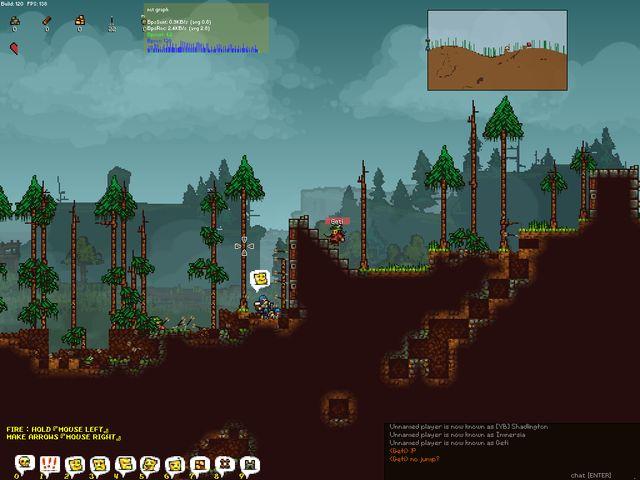Use the emote bubble numbered 5
Screen dimensions: 640x480
[x=150, y=464]
